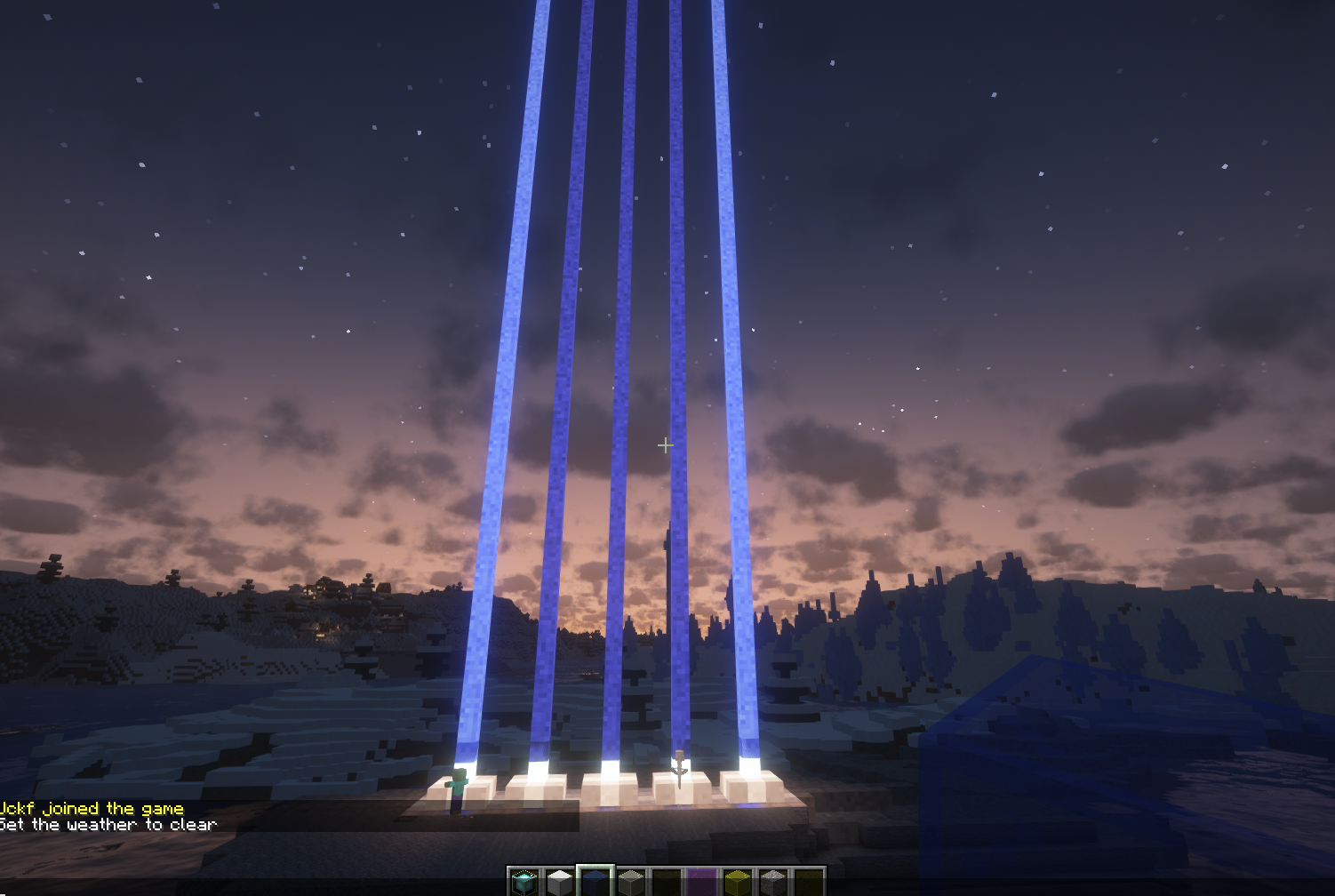Screen dimensions: 1335x896
Task: Select the beacon hotbar slot
Action: pos(524,882)
